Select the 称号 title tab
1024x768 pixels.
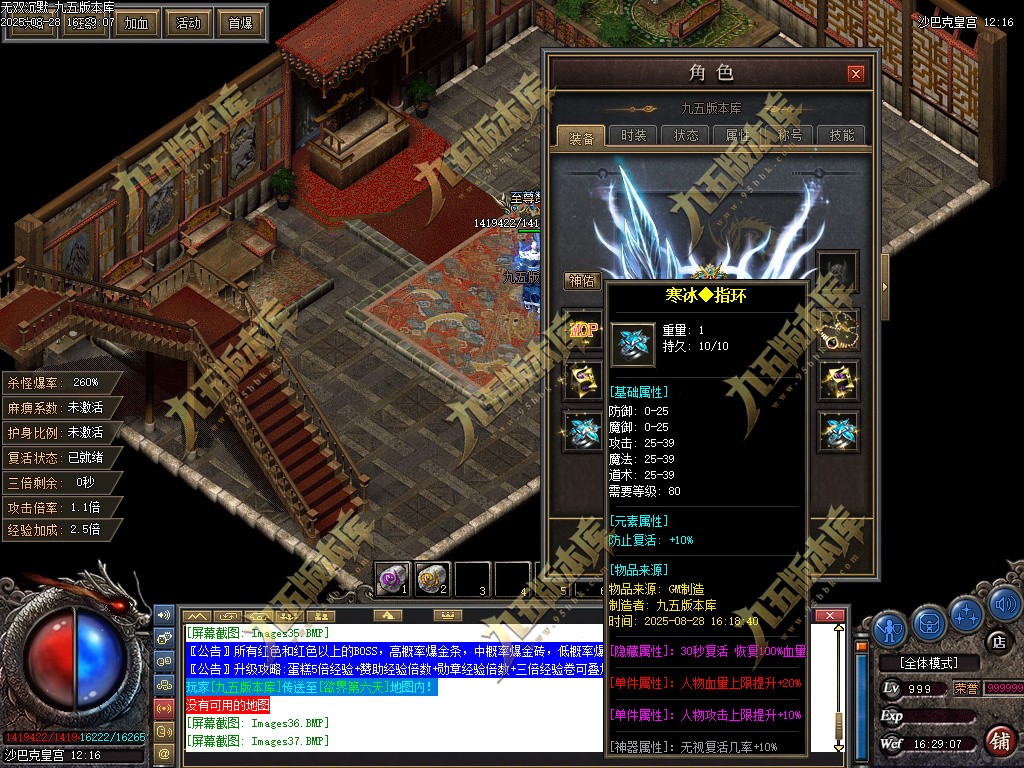click(x=790, y=136)
